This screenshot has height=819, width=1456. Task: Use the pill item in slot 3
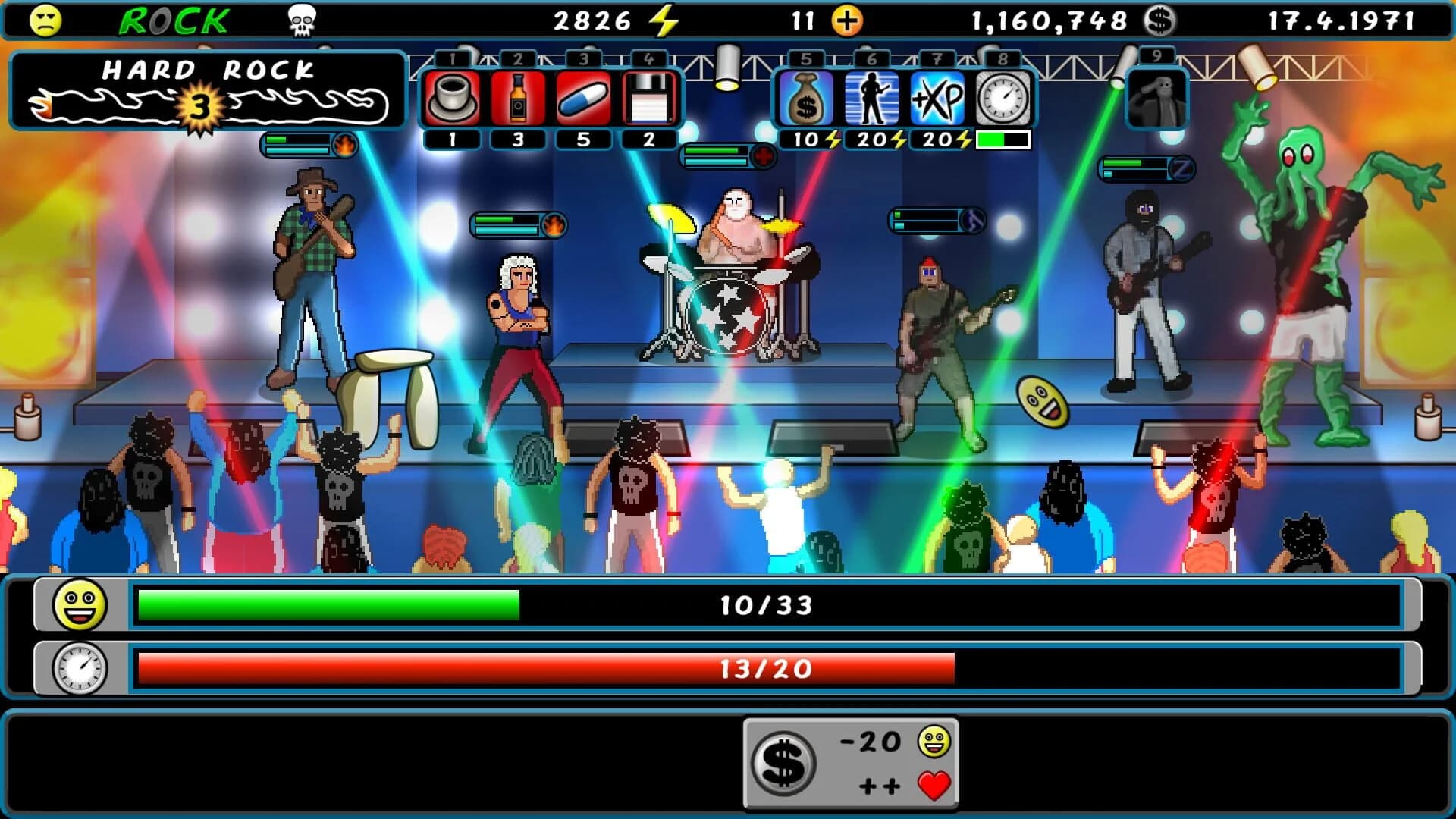[582, 99]
